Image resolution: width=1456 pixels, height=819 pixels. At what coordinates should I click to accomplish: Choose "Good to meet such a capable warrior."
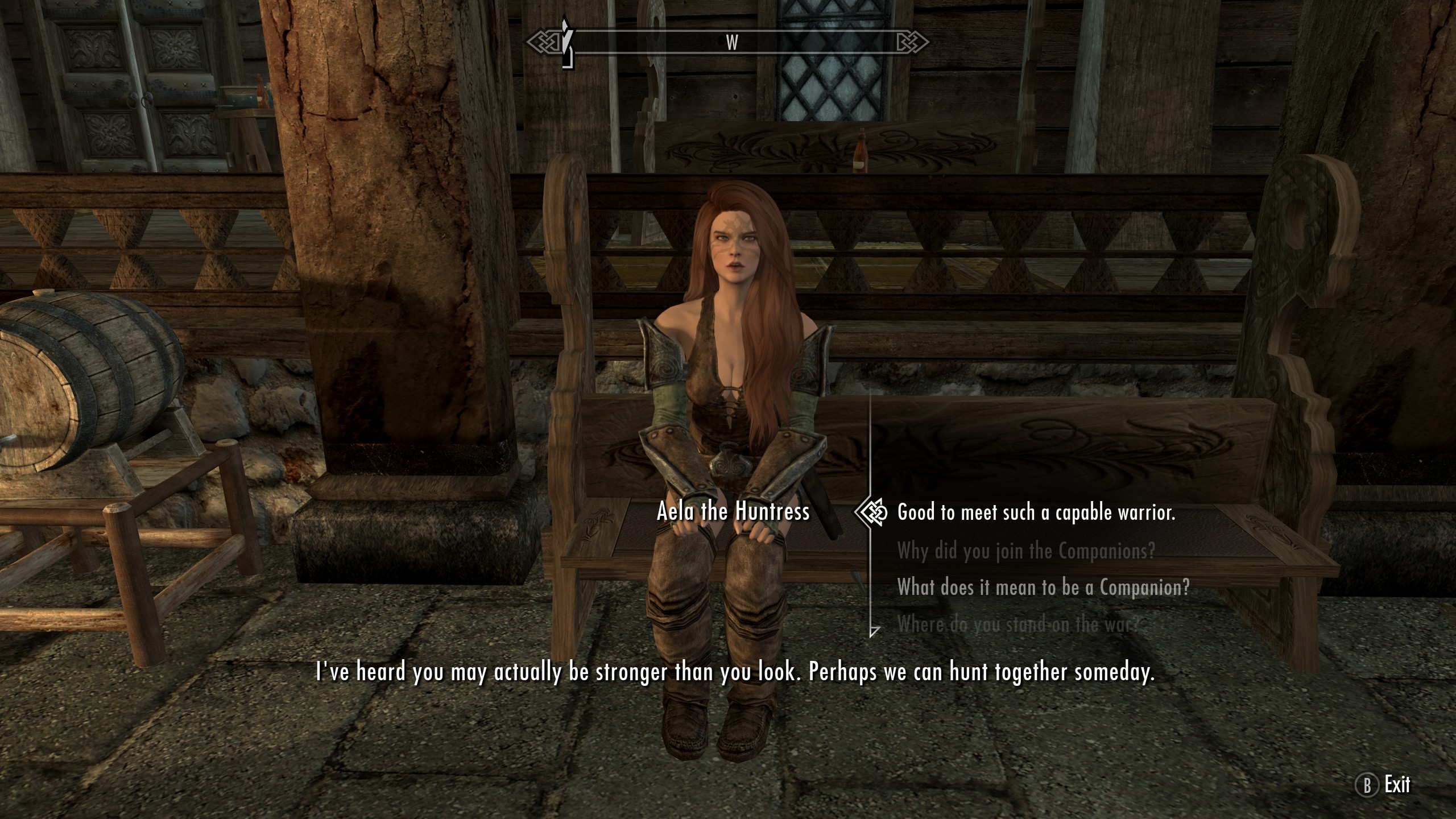pyautogui.click(x=1036, y=513)
